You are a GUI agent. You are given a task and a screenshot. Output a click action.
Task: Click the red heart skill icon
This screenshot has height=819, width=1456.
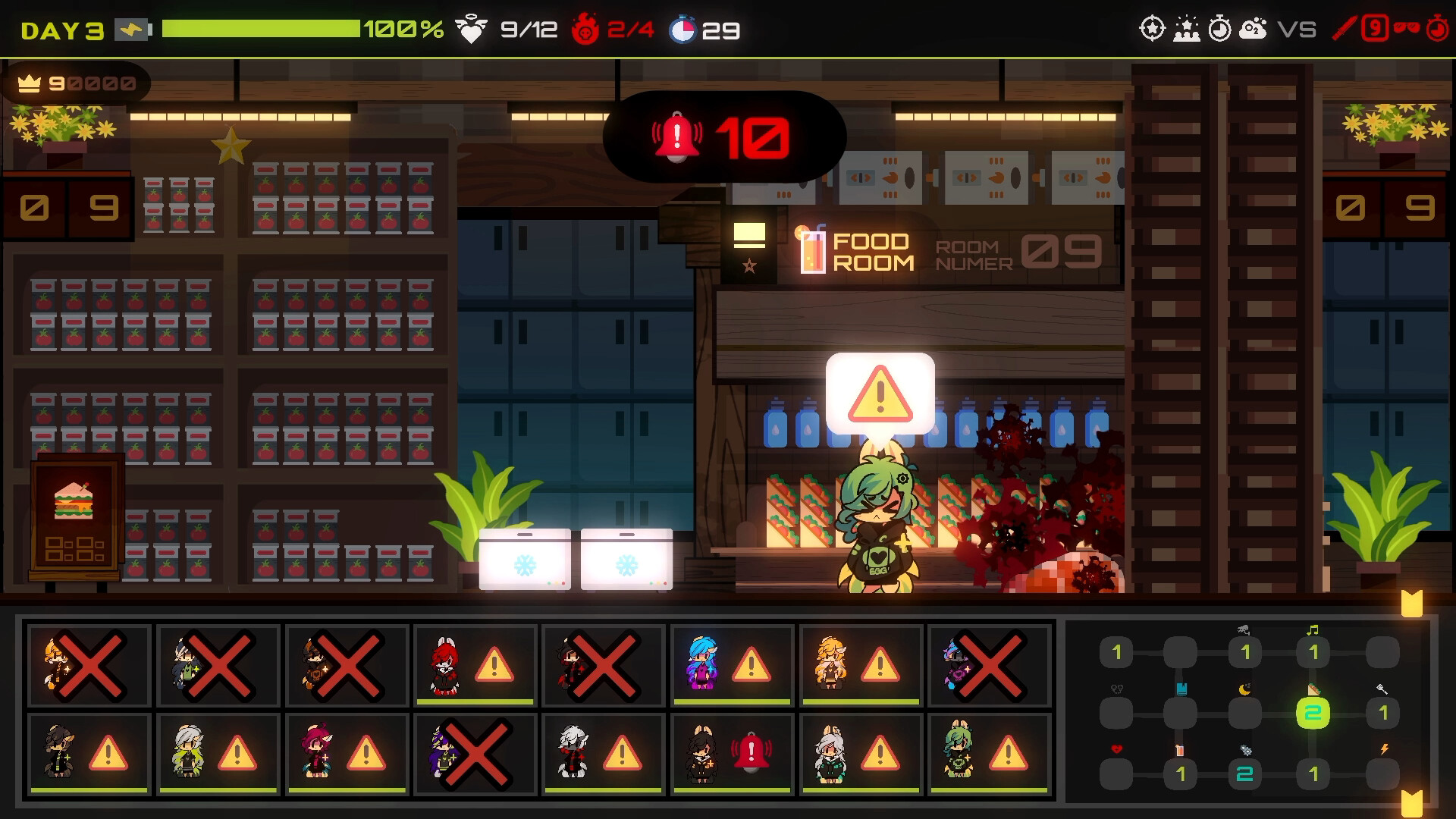click(1116, 749)
